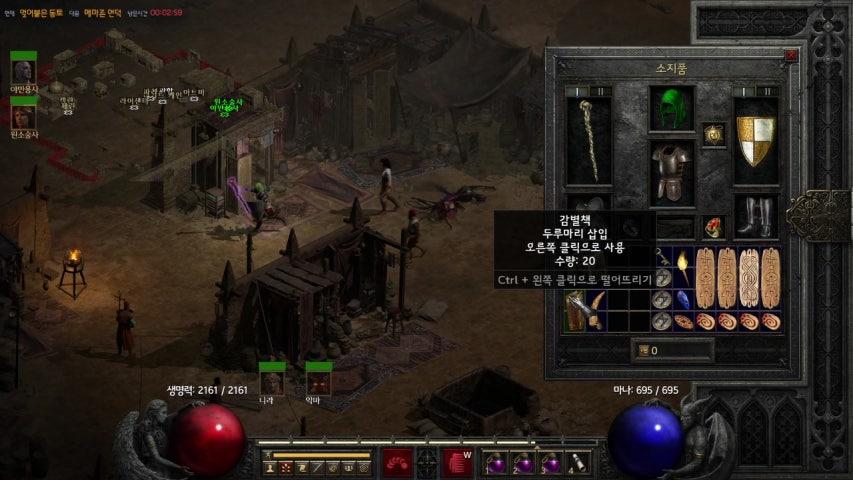The height and width of the screenshot is (480, 853).
Task: Close the inventory panel
Action: pos(791,57)
